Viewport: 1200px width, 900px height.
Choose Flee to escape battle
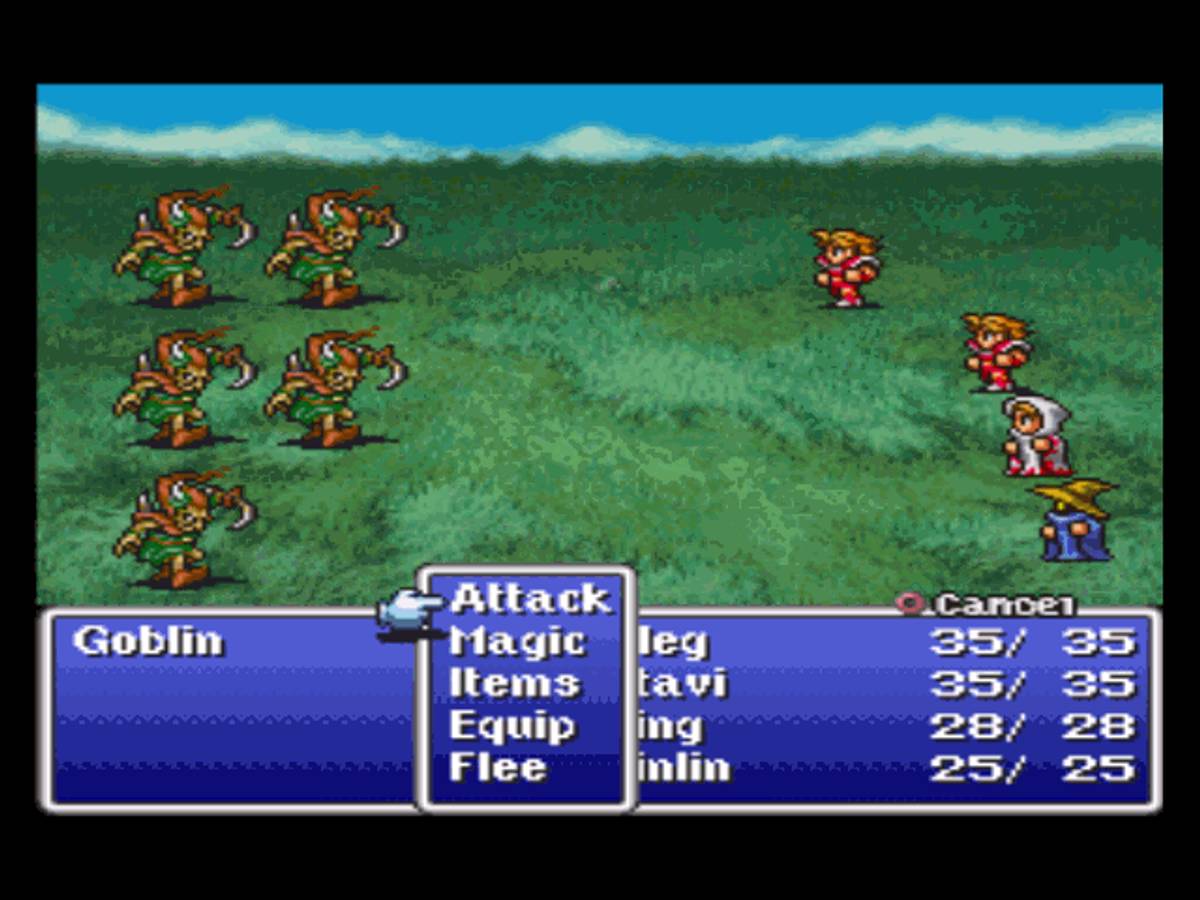498,768
